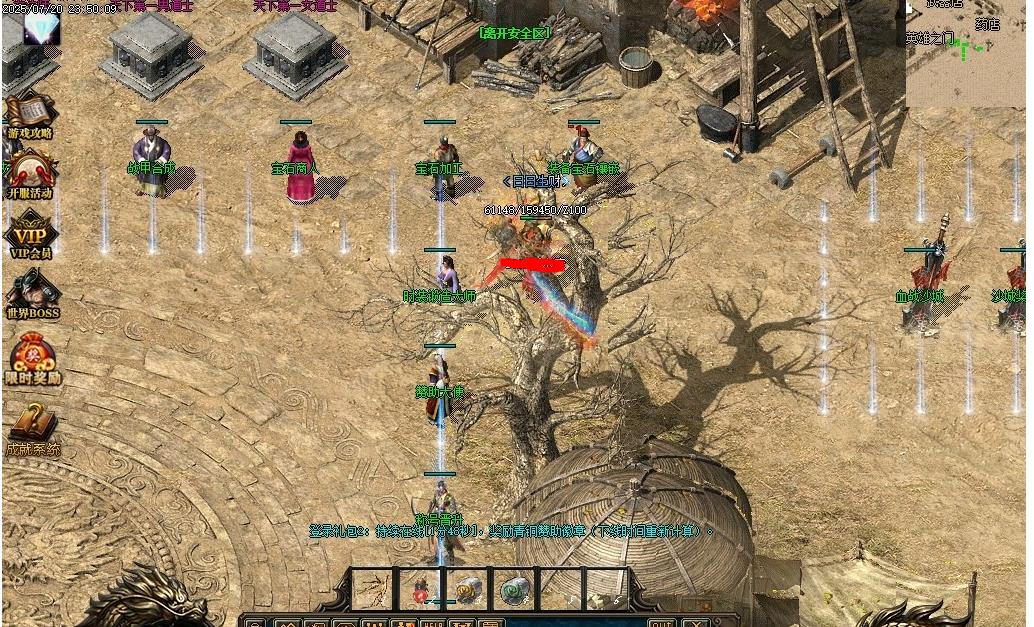Image resolution: width=1034 pixels, height=627 pixels.
Task: Open the 世界BOSS panel
Action: (x=32, y=295)
